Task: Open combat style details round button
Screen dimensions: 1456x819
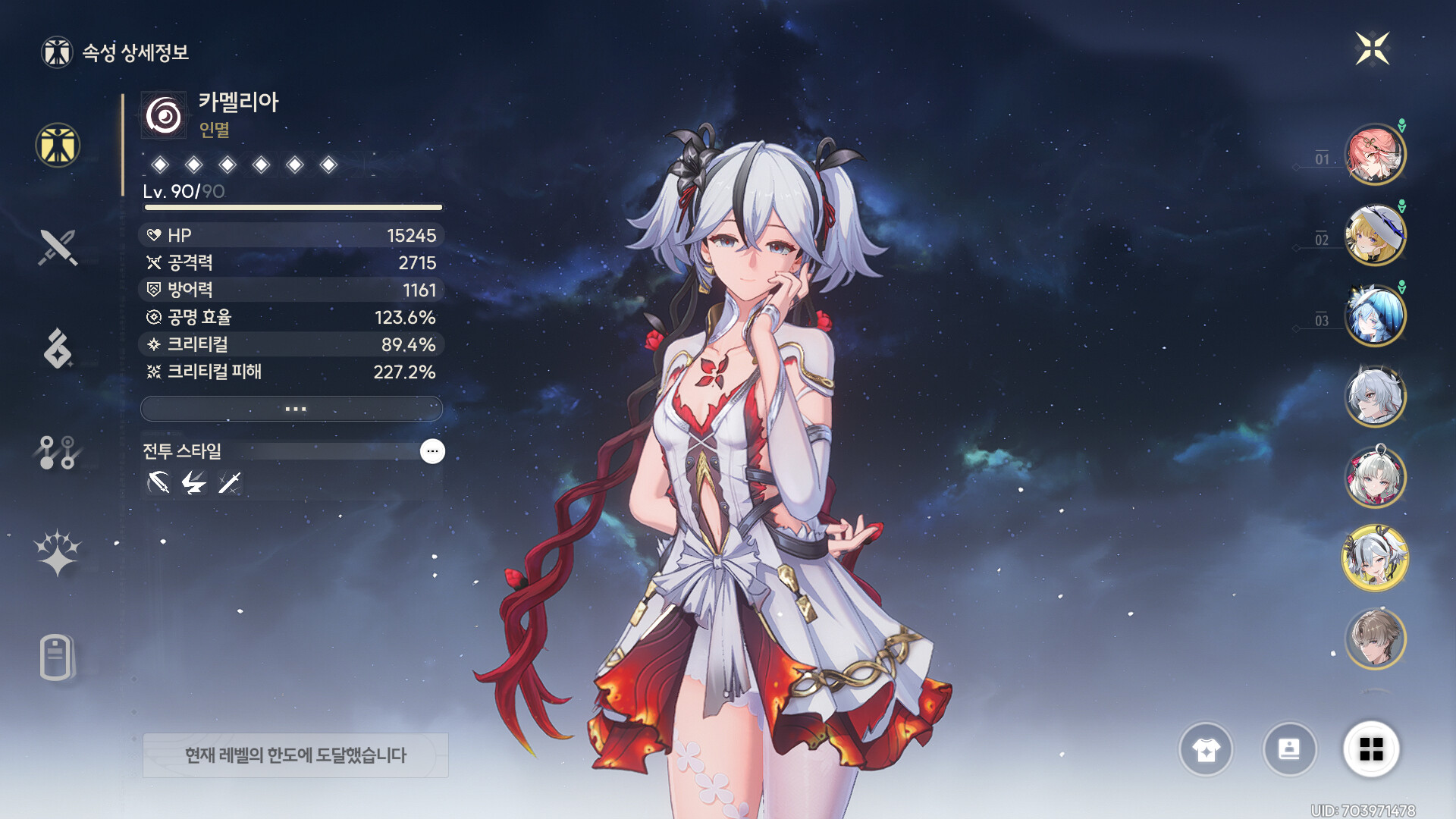Action: pos(432,451)
